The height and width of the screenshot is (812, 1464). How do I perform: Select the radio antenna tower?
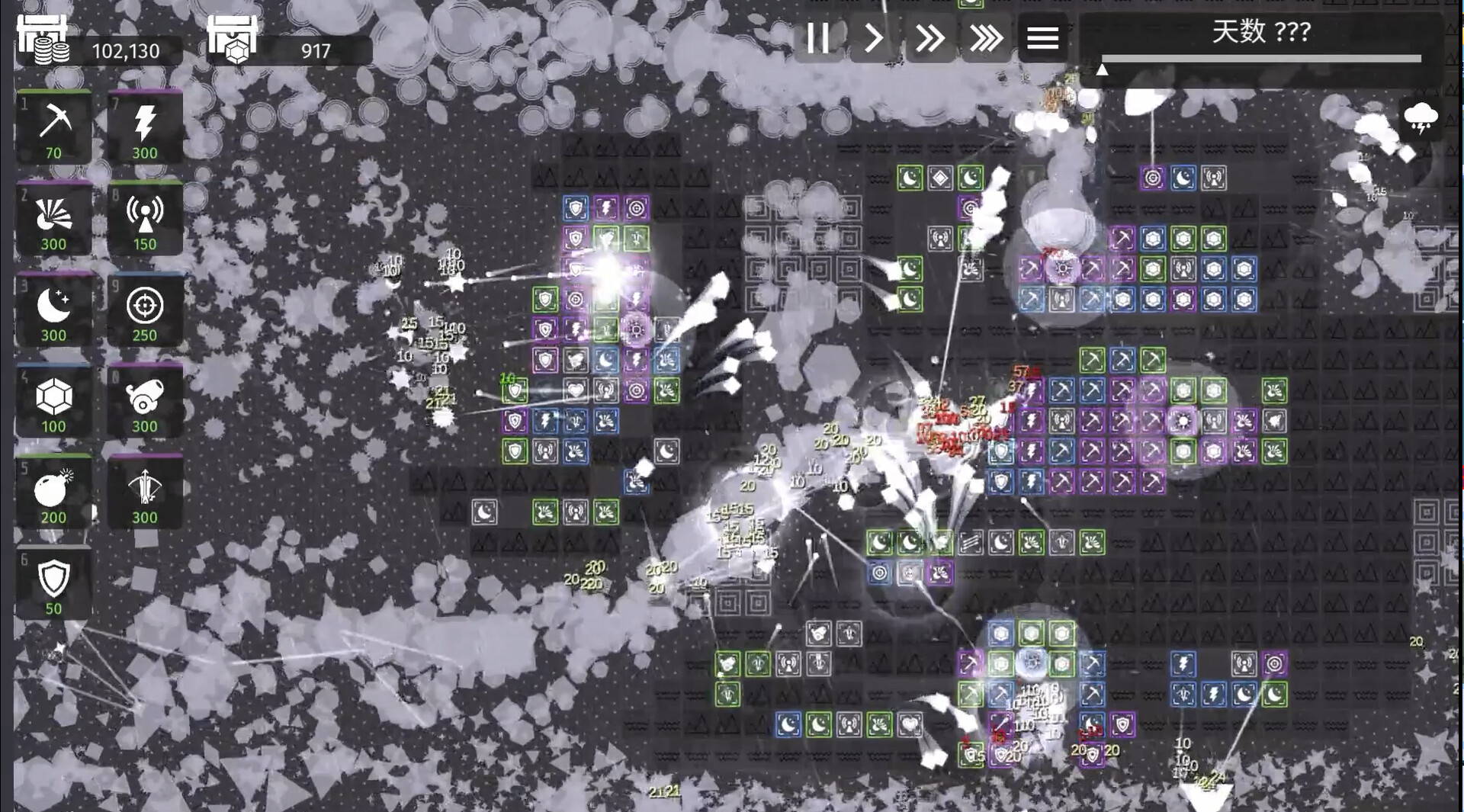(x=145, y=216)
